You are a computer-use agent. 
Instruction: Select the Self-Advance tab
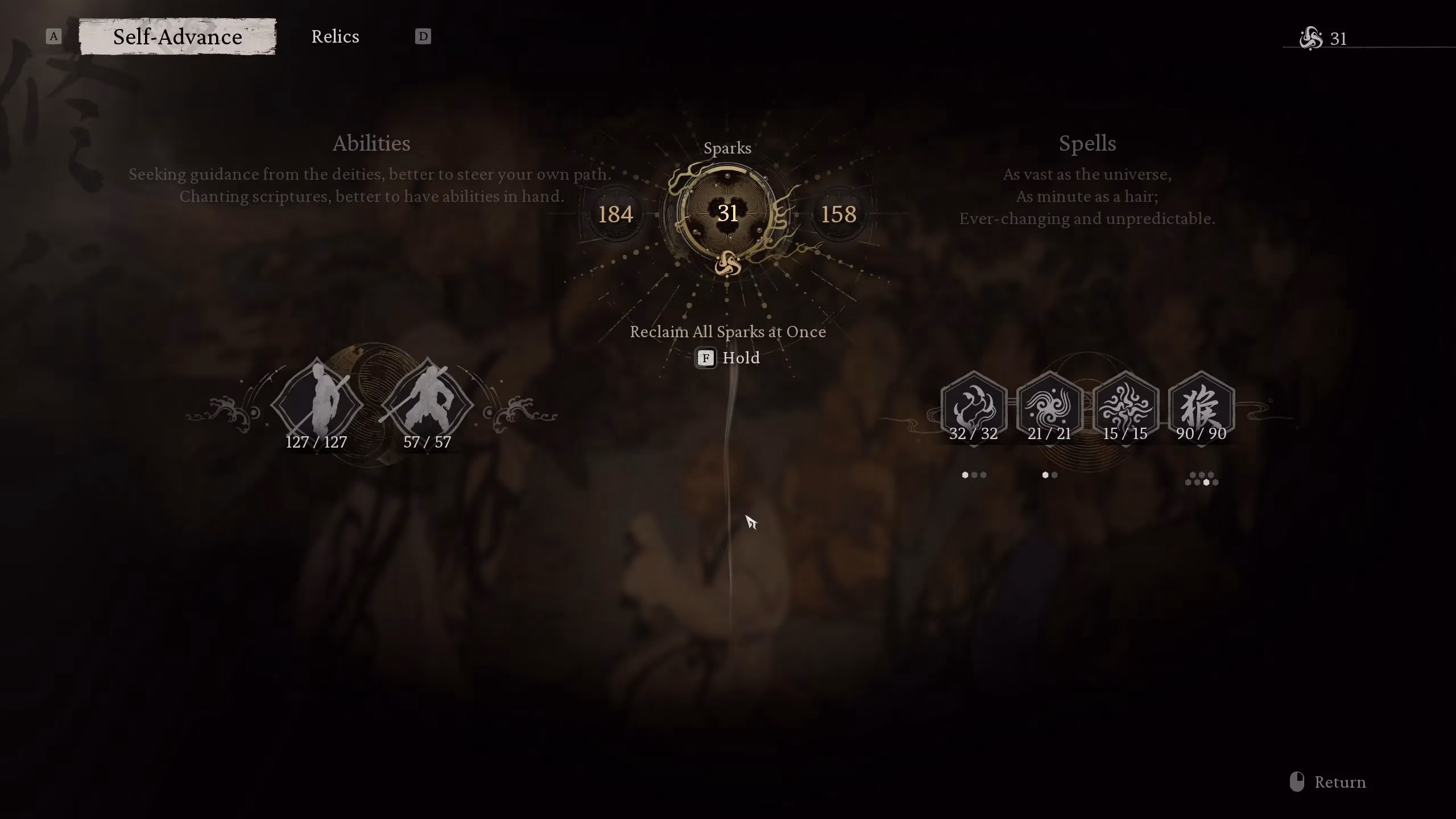tap(177, 36)
